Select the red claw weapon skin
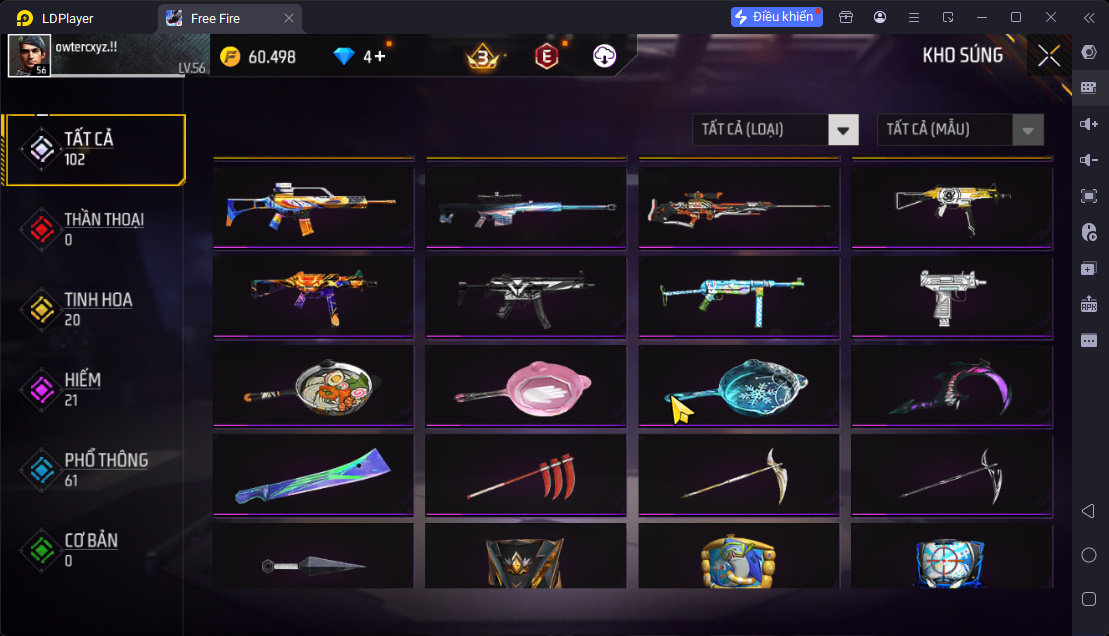This screenshot has width=1109, height=636. point(526,474)
